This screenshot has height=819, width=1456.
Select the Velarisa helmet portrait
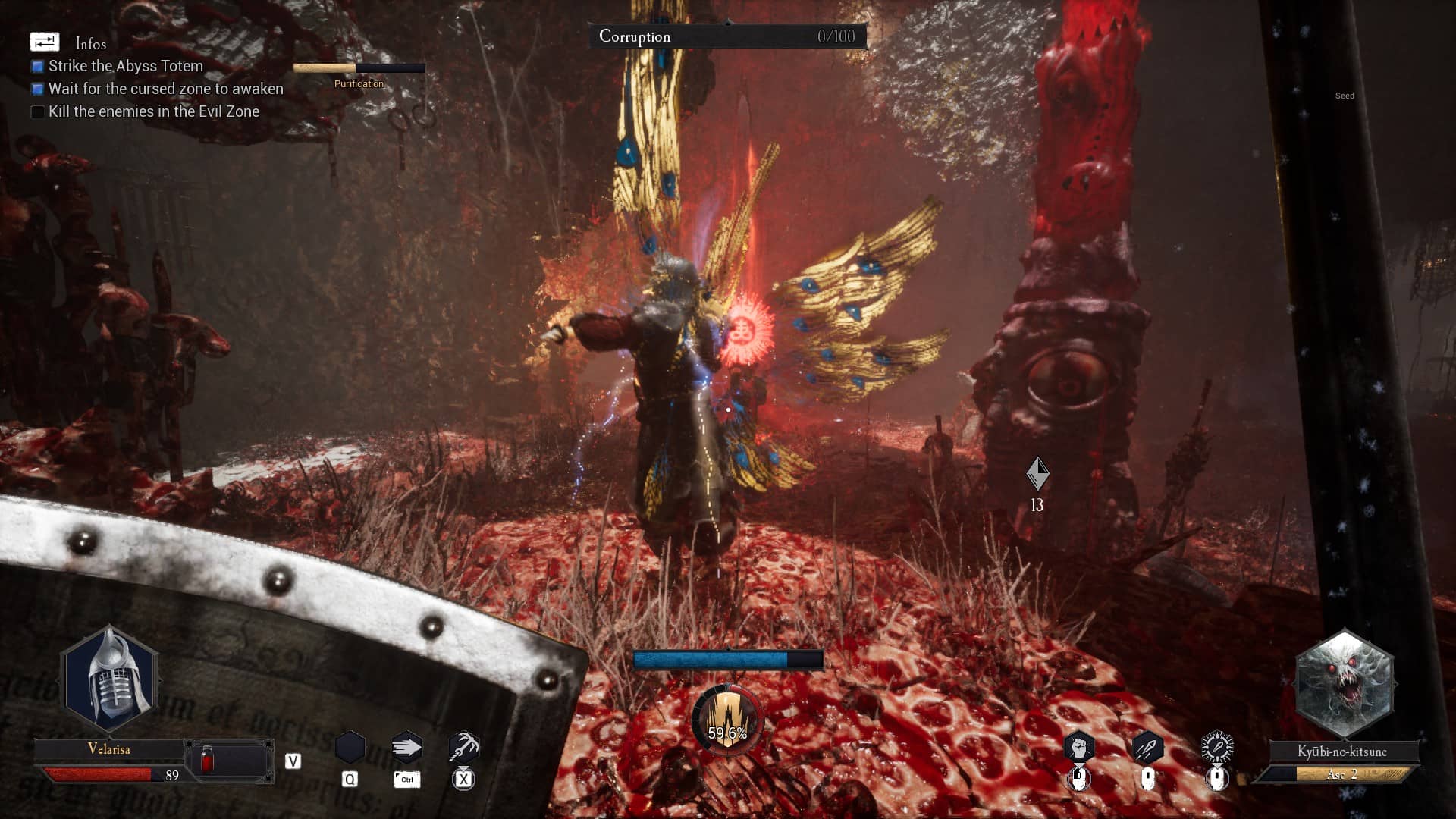point(111,679)
